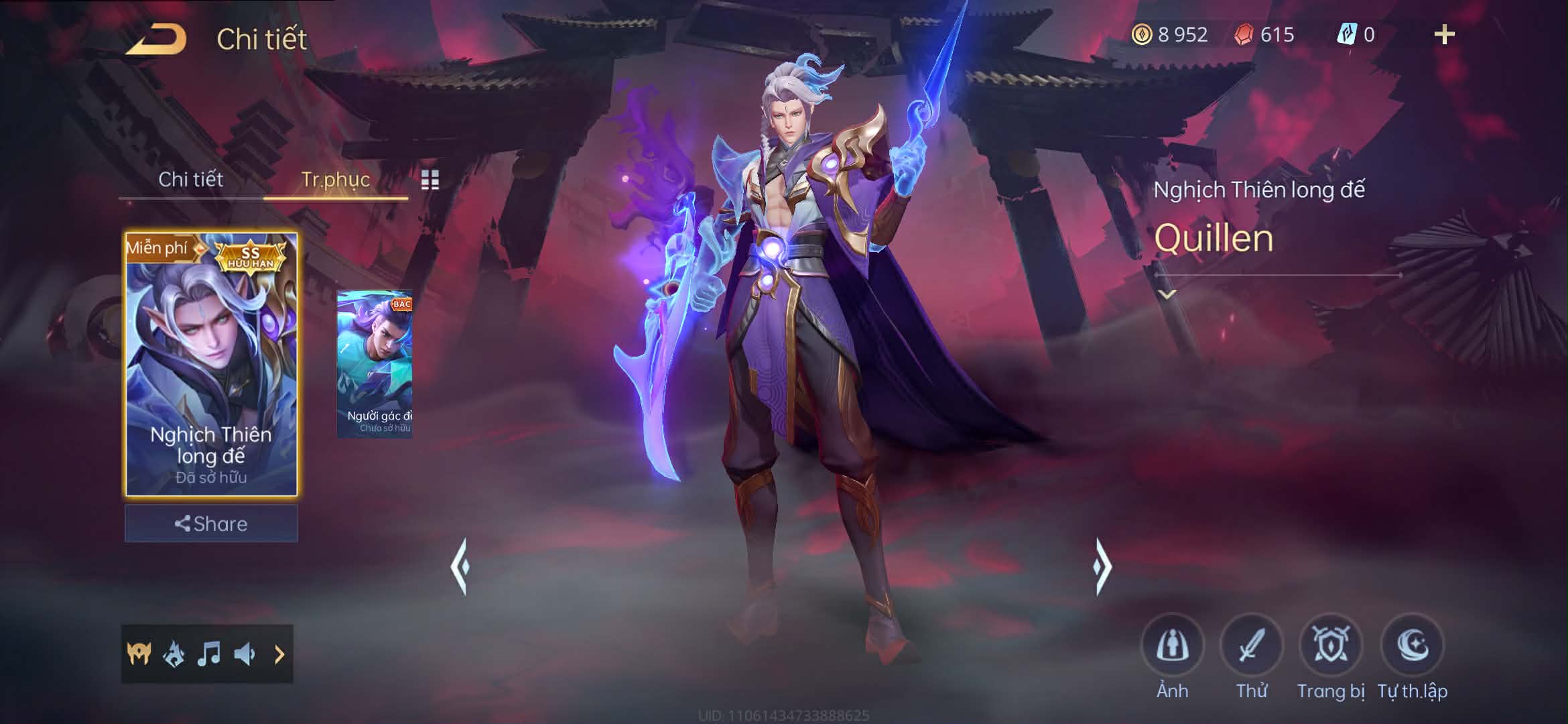
Task: Switch to the Chi tiết tab
Action: [190, 179]
